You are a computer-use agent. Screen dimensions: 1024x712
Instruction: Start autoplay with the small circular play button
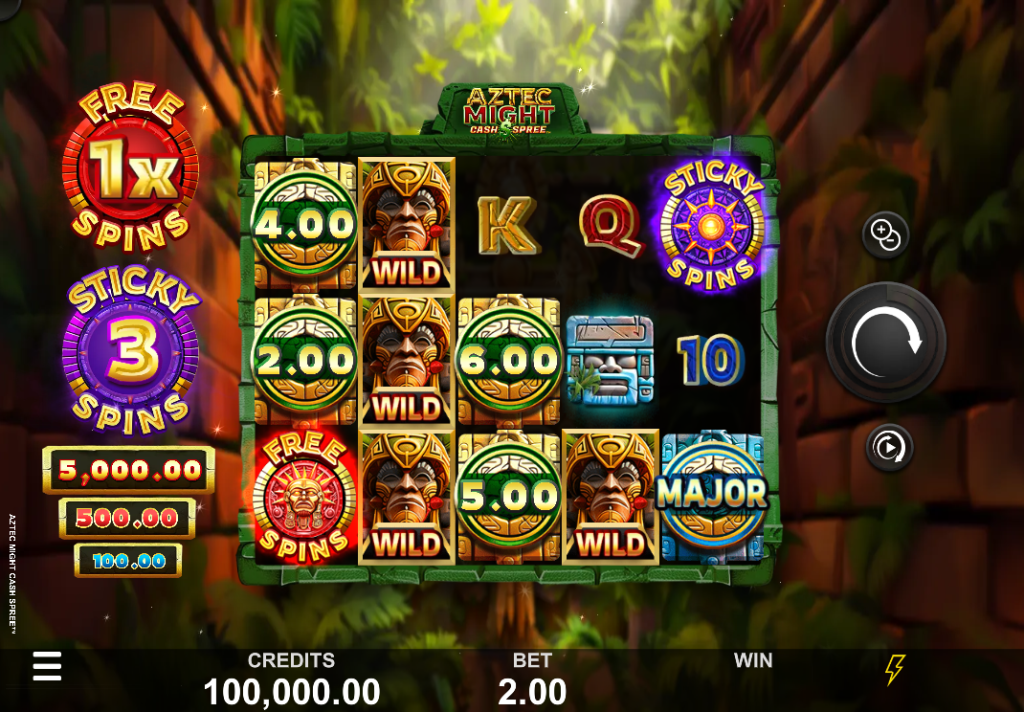coord(888,447)
